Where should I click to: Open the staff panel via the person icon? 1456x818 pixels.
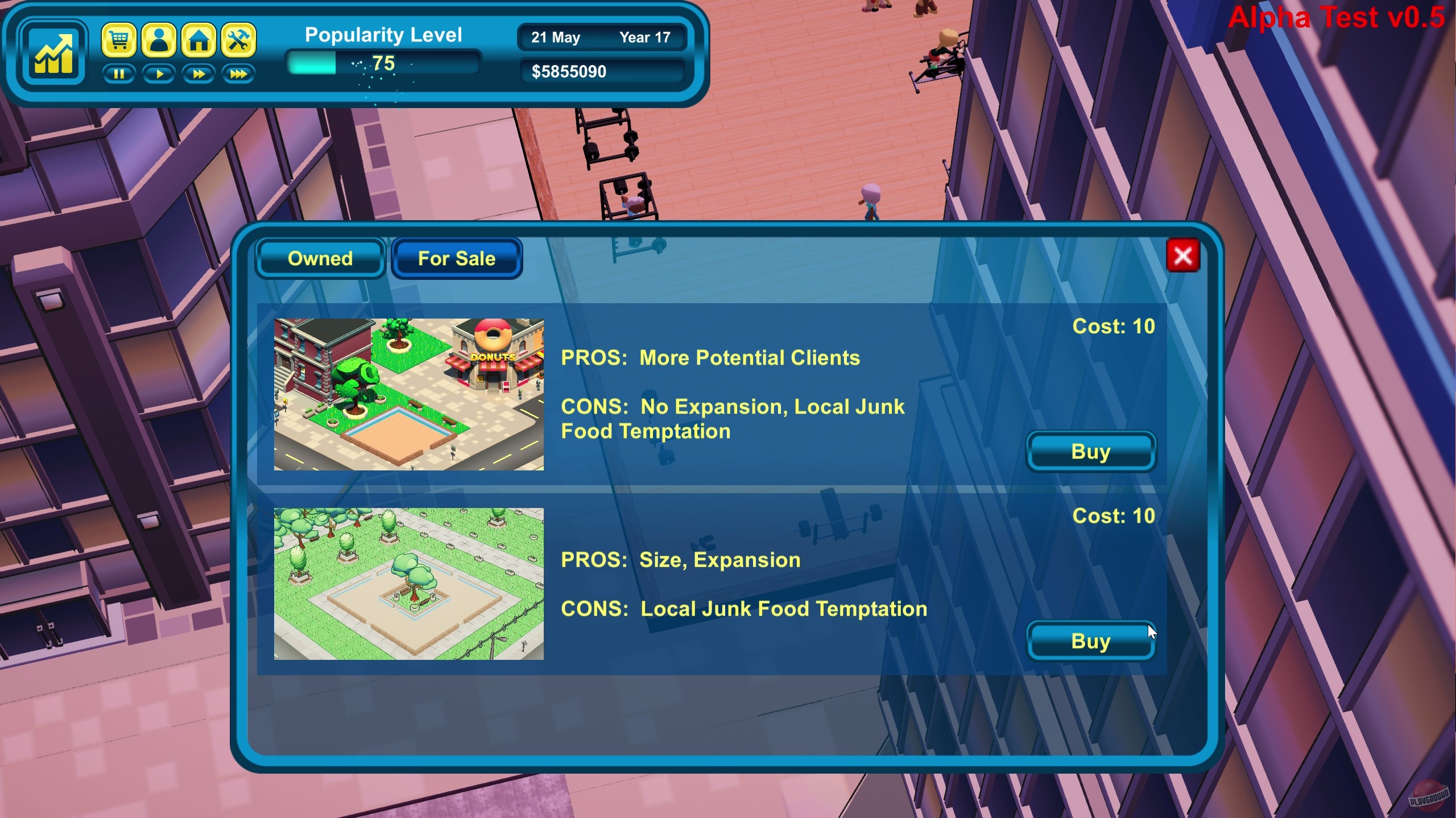pos(159,40)
